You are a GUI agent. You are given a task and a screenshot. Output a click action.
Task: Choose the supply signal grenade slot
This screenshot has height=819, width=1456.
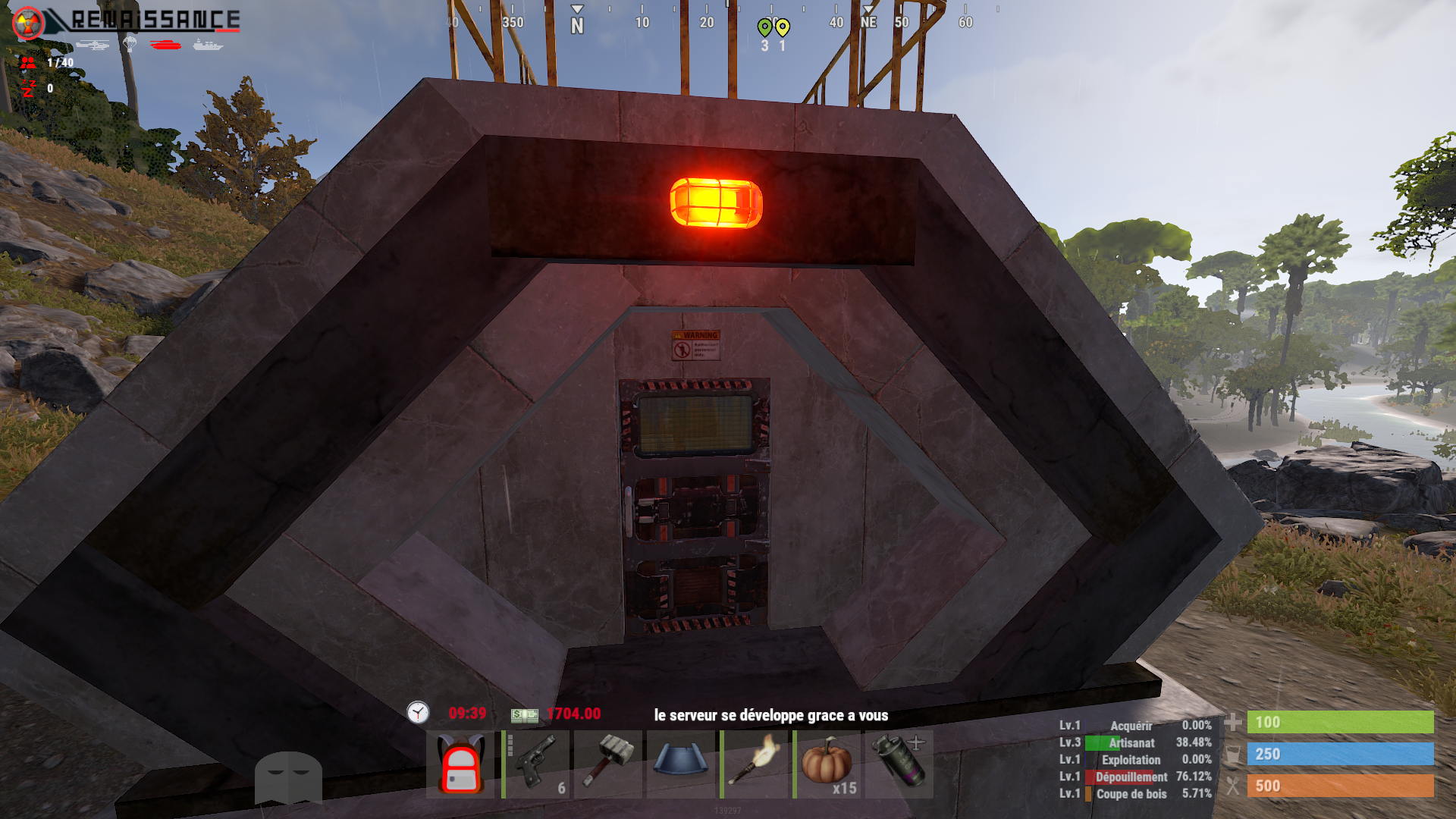point(899,764)
